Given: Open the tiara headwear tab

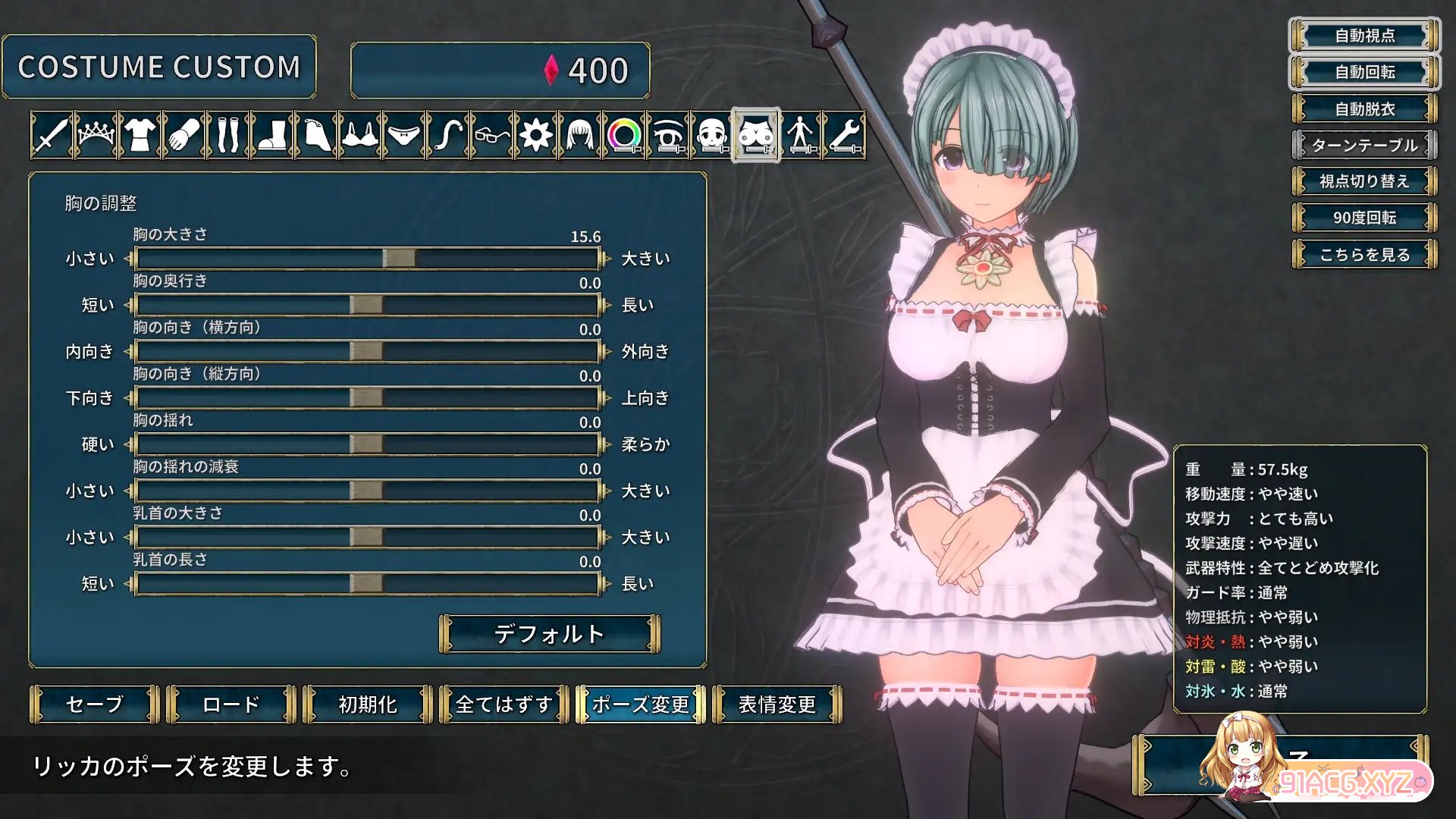Looking at the screenshot, I should (x=96, y=136).
